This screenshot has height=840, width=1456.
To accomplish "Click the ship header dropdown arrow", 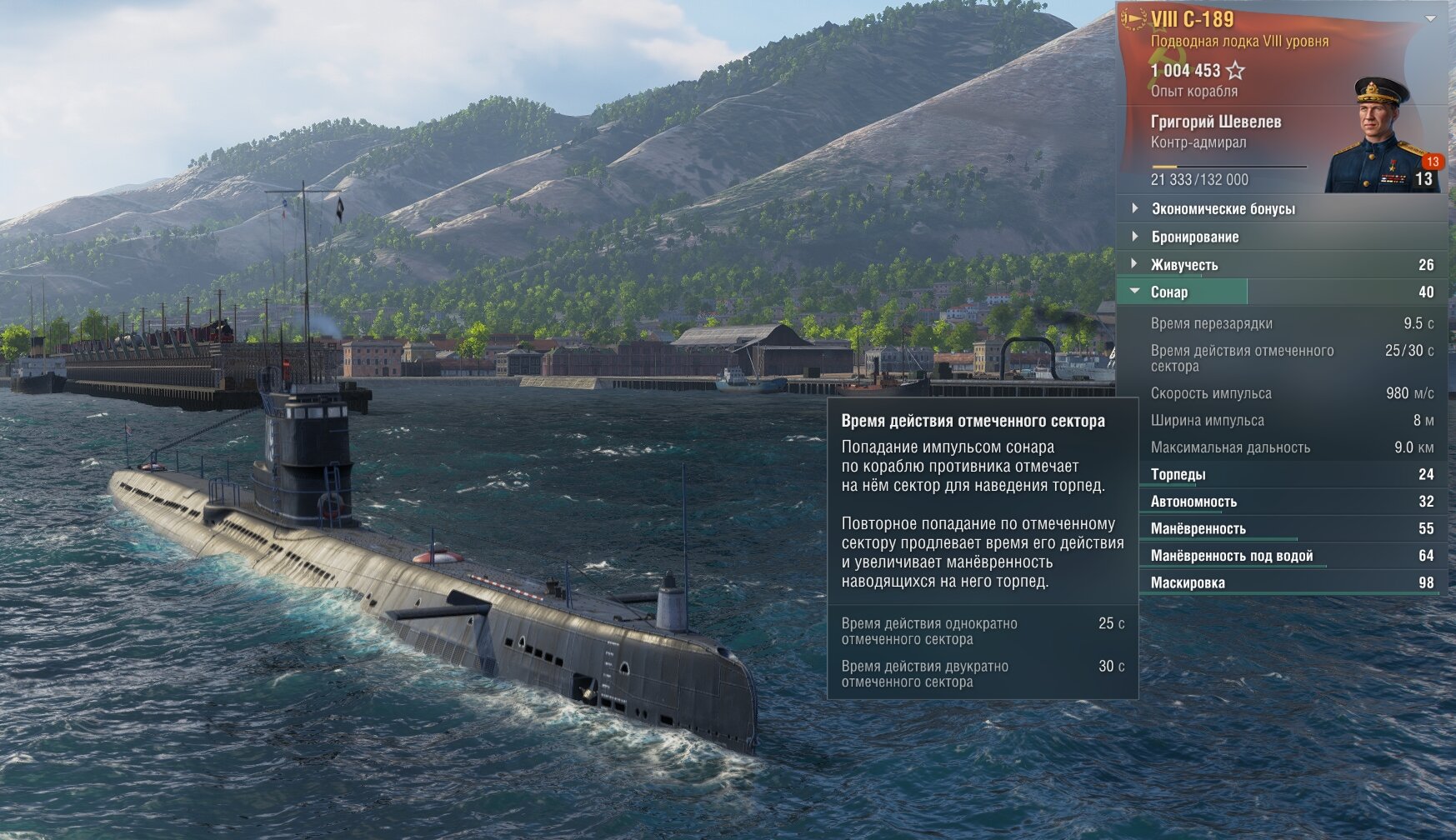I will (x=1430, y=18).
